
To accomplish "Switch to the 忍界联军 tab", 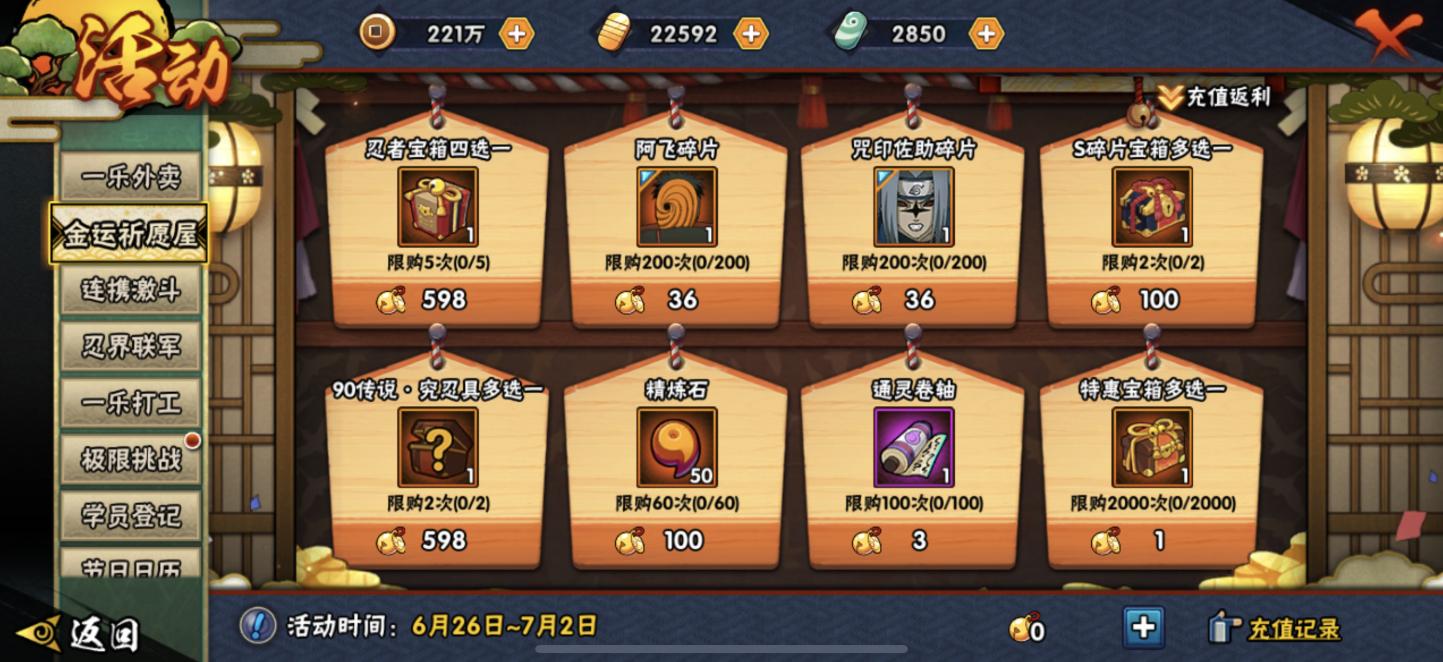I will click(x=130, y=346).
